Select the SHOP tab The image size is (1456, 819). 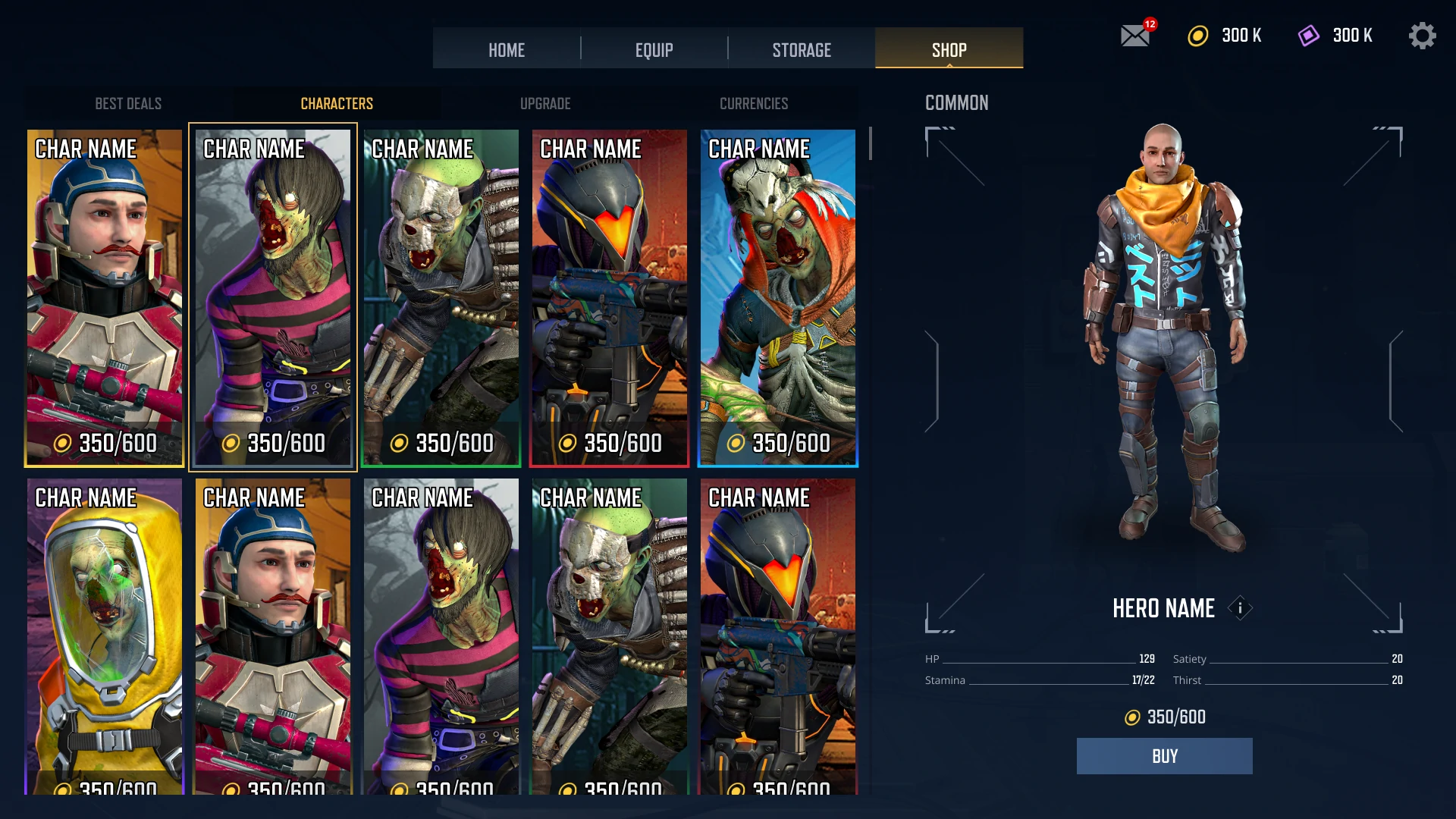(949, 50)
